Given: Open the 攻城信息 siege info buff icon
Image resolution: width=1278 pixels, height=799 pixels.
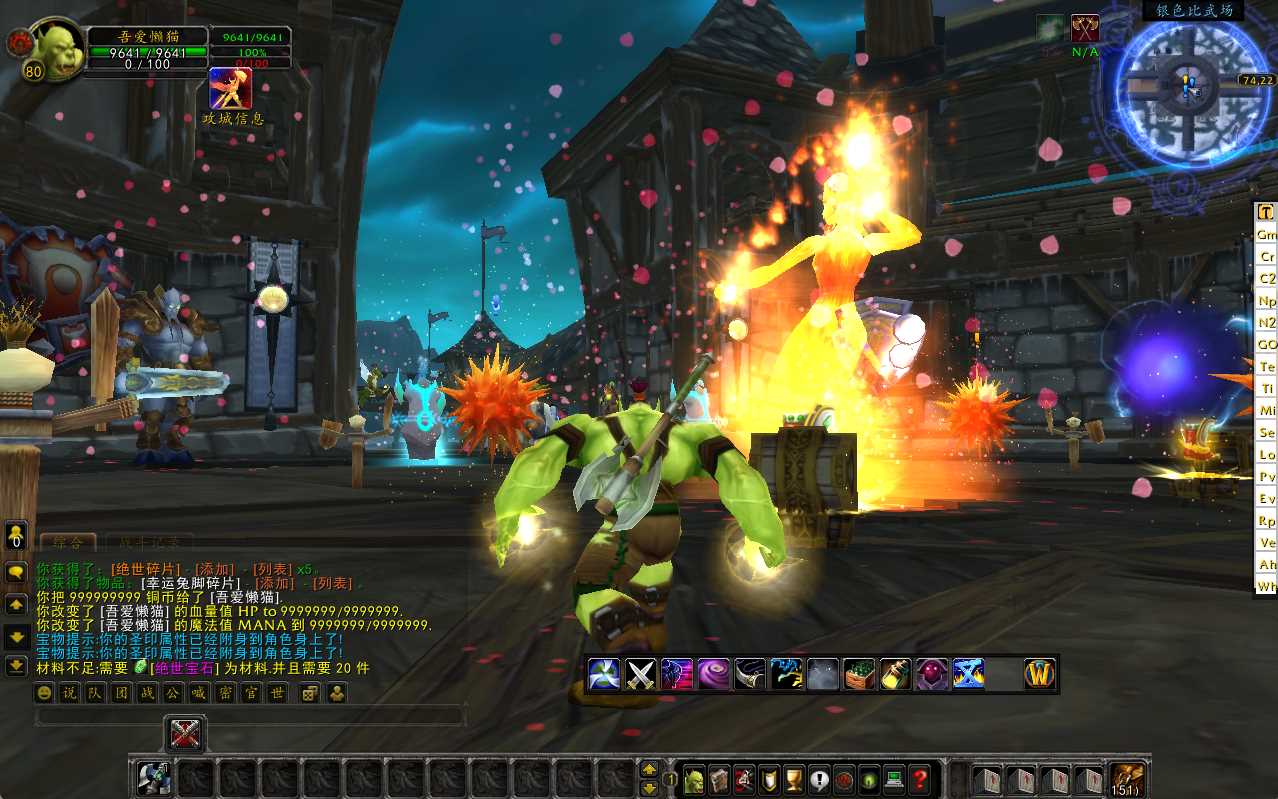Looking at the screenshot, I should coord(230,88).
